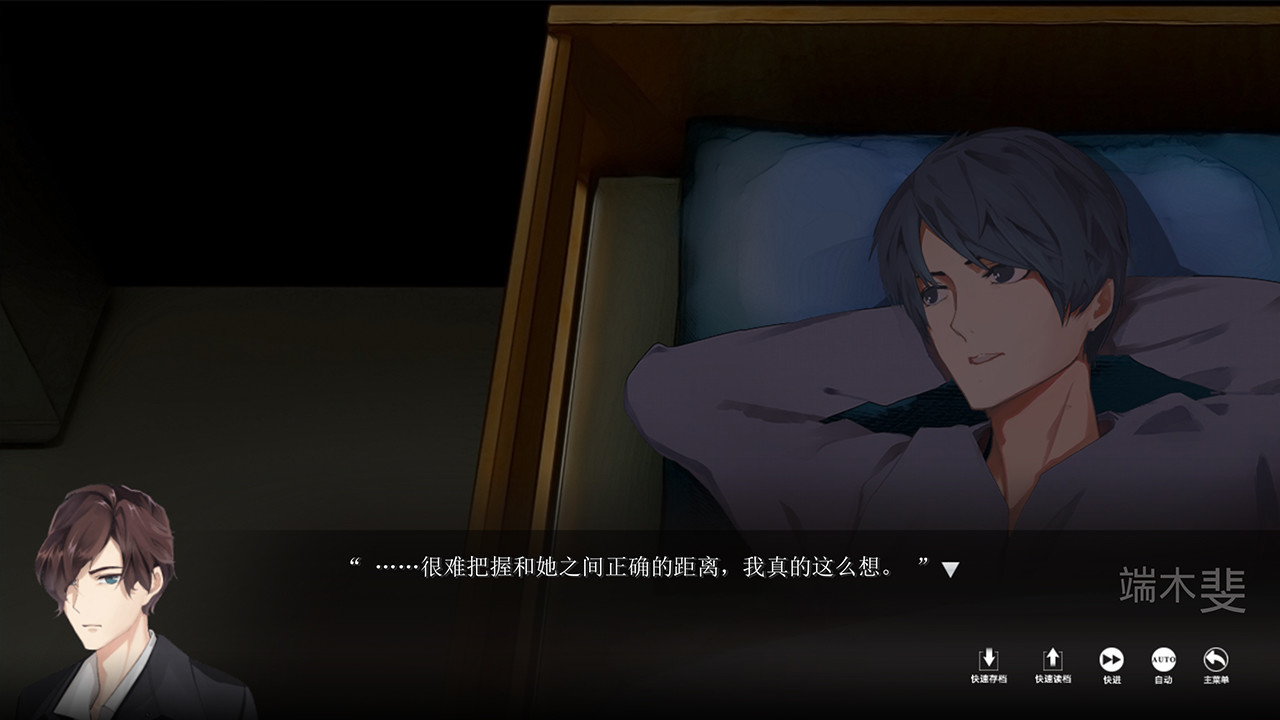
Task: Toggle skip mode with the double-arrow icon
Action: pos(1110,659)
